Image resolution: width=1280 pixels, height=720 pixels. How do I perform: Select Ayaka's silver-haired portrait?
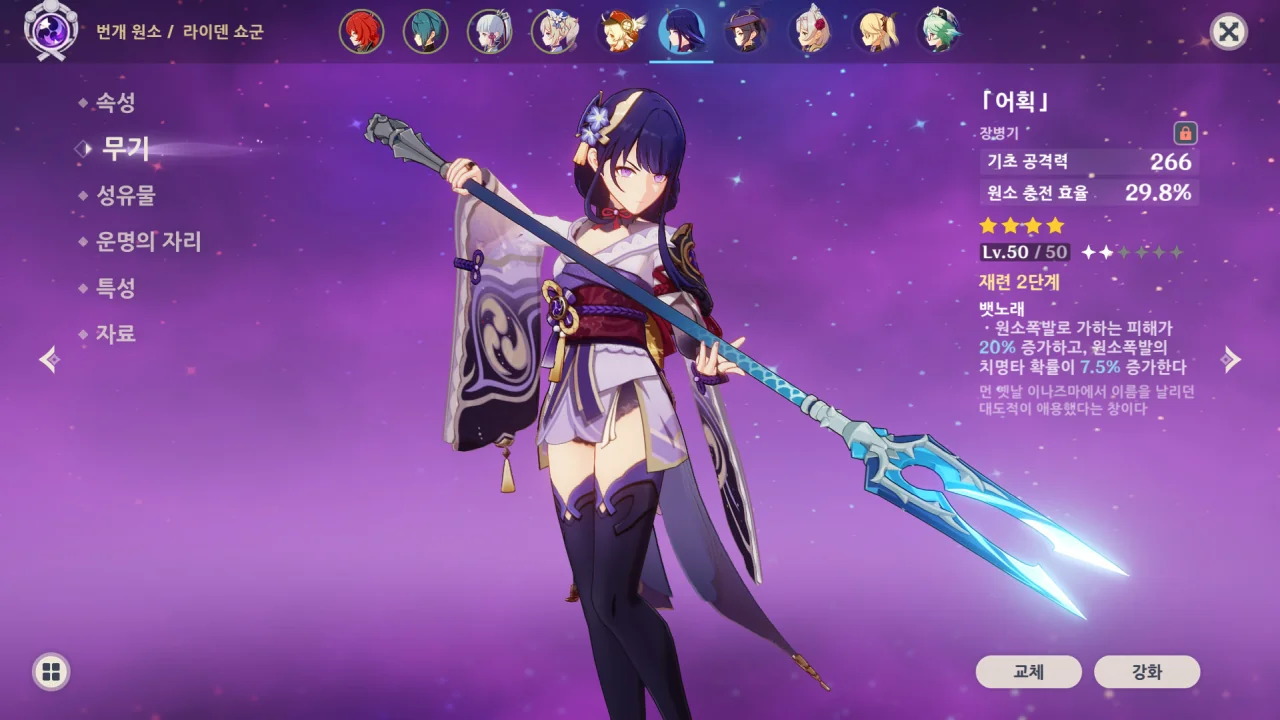pyautogui.click(x=489, y=32)
